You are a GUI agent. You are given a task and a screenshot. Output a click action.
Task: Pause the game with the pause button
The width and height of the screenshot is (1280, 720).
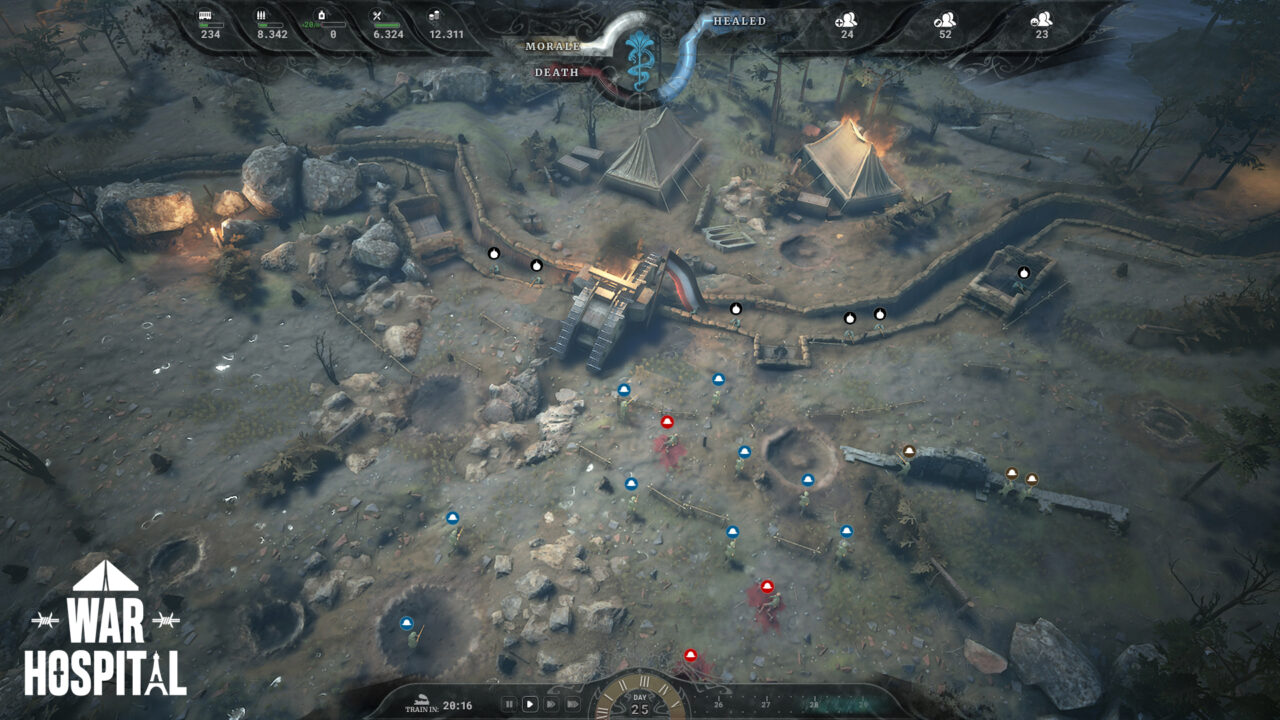pyautogui.click(x=510, y=704)
